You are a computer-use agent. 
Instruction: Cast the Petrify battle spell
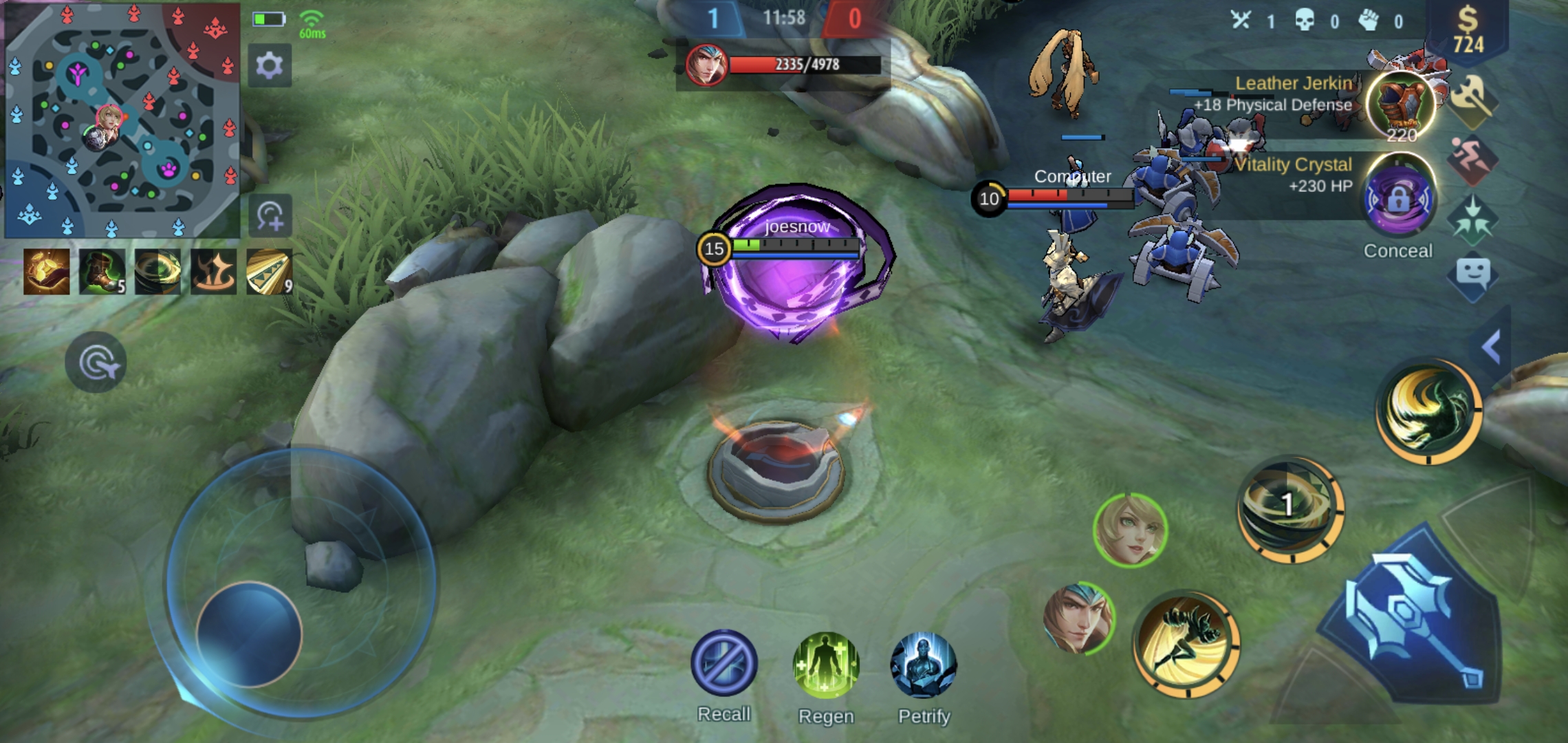(x=924, y=665)
